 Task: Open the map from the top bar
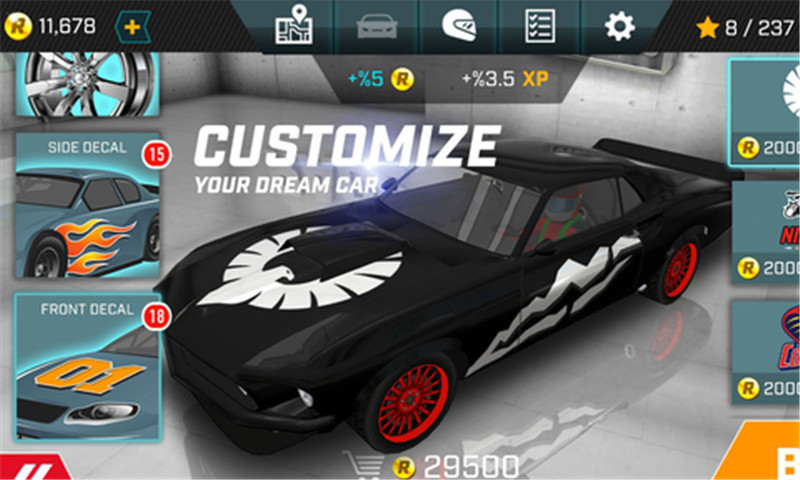tap(294, 26)
